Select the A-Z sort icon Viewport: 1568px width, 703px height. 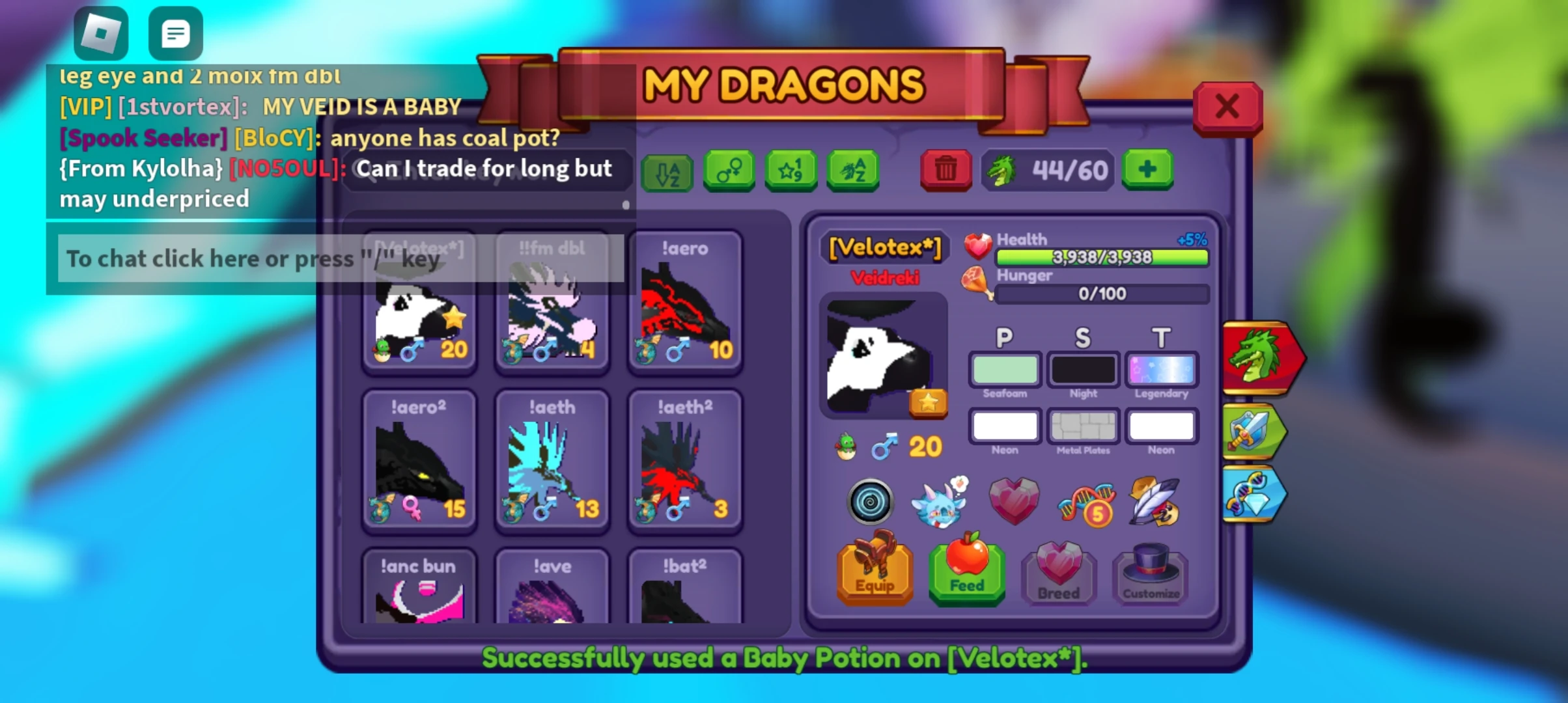click(x=667, y=171)
